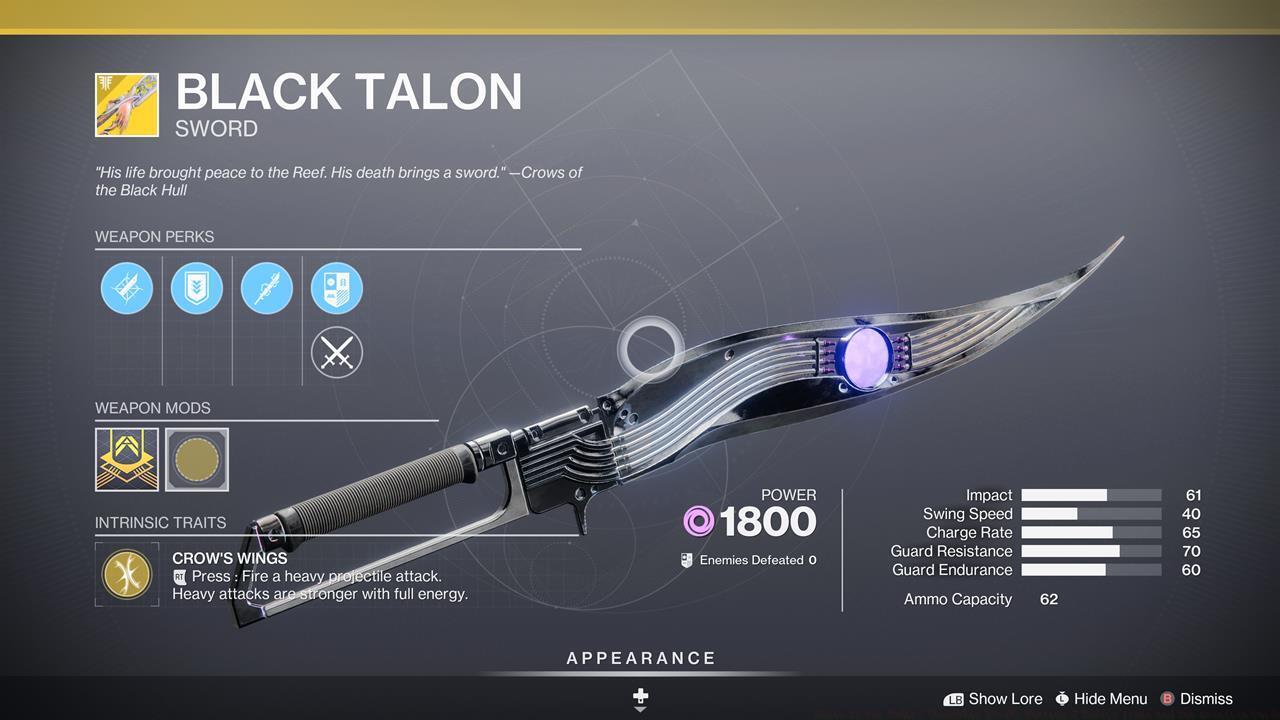Click the Black Talon weapon thumbnail
The height and width of the screenshot is (720, 1280).
coord(126,104)
